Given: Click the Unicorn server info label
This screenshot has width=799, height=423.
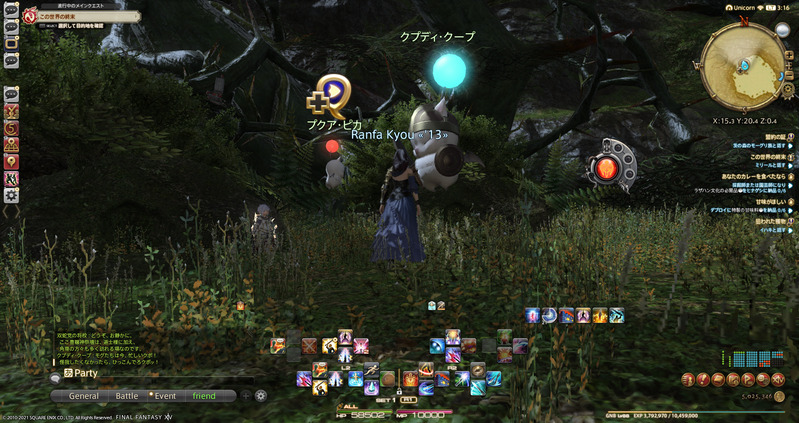Looking at the screenshot, I should 741,7.
